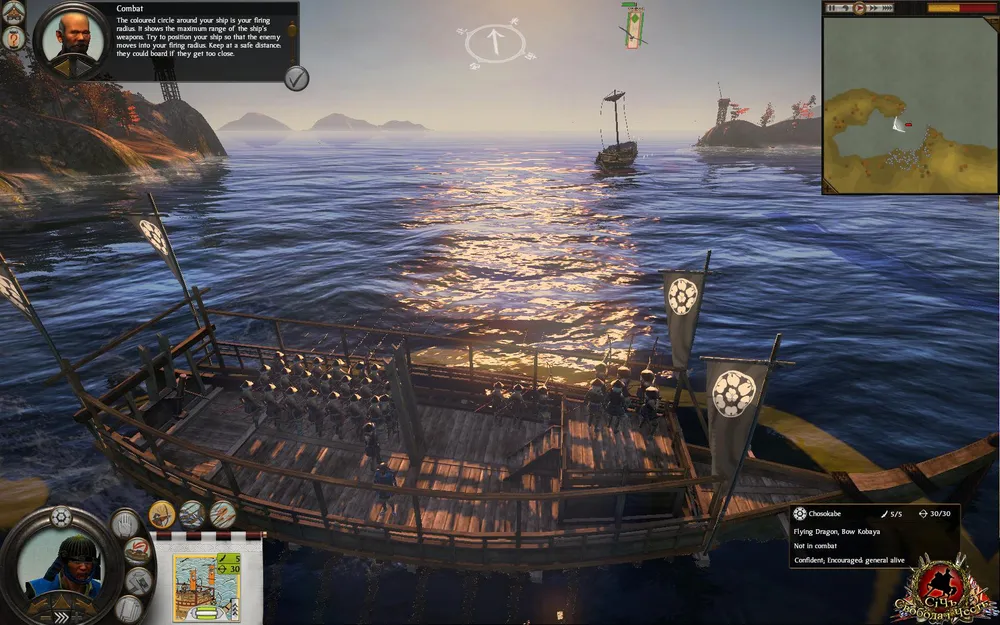1000x625 pixels.
Task: Set battle speed to fastest
Action: coord(888,8)
